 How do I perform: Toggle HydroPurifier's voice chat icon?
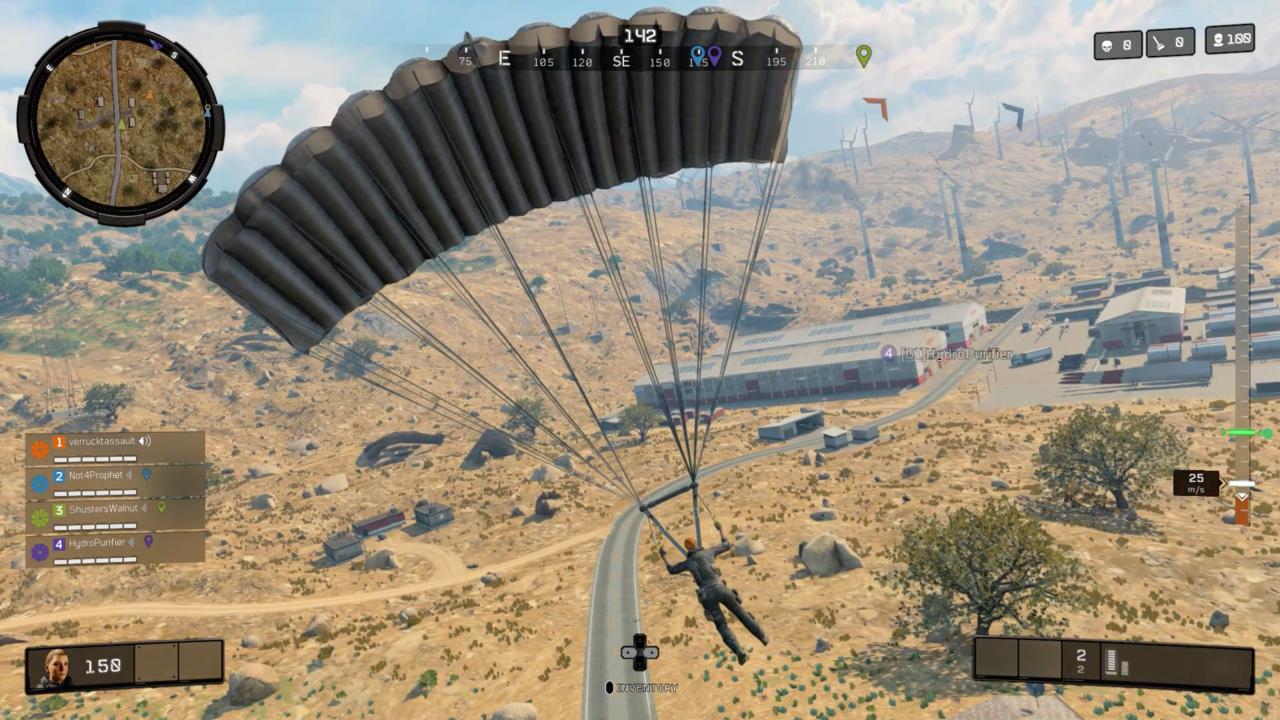(x=130, y=542)
